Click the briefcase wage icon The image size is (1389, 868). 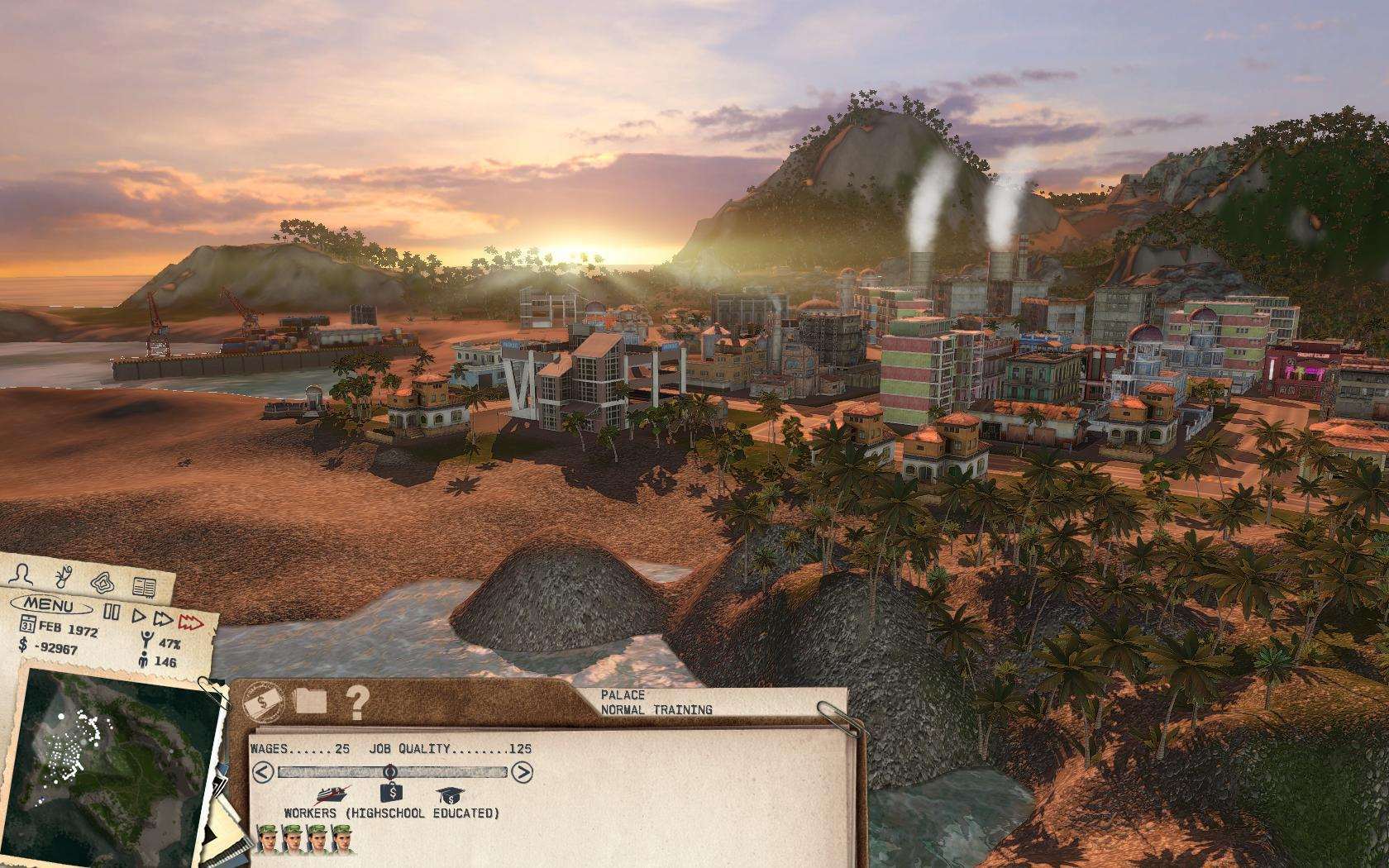pos(392,794)
